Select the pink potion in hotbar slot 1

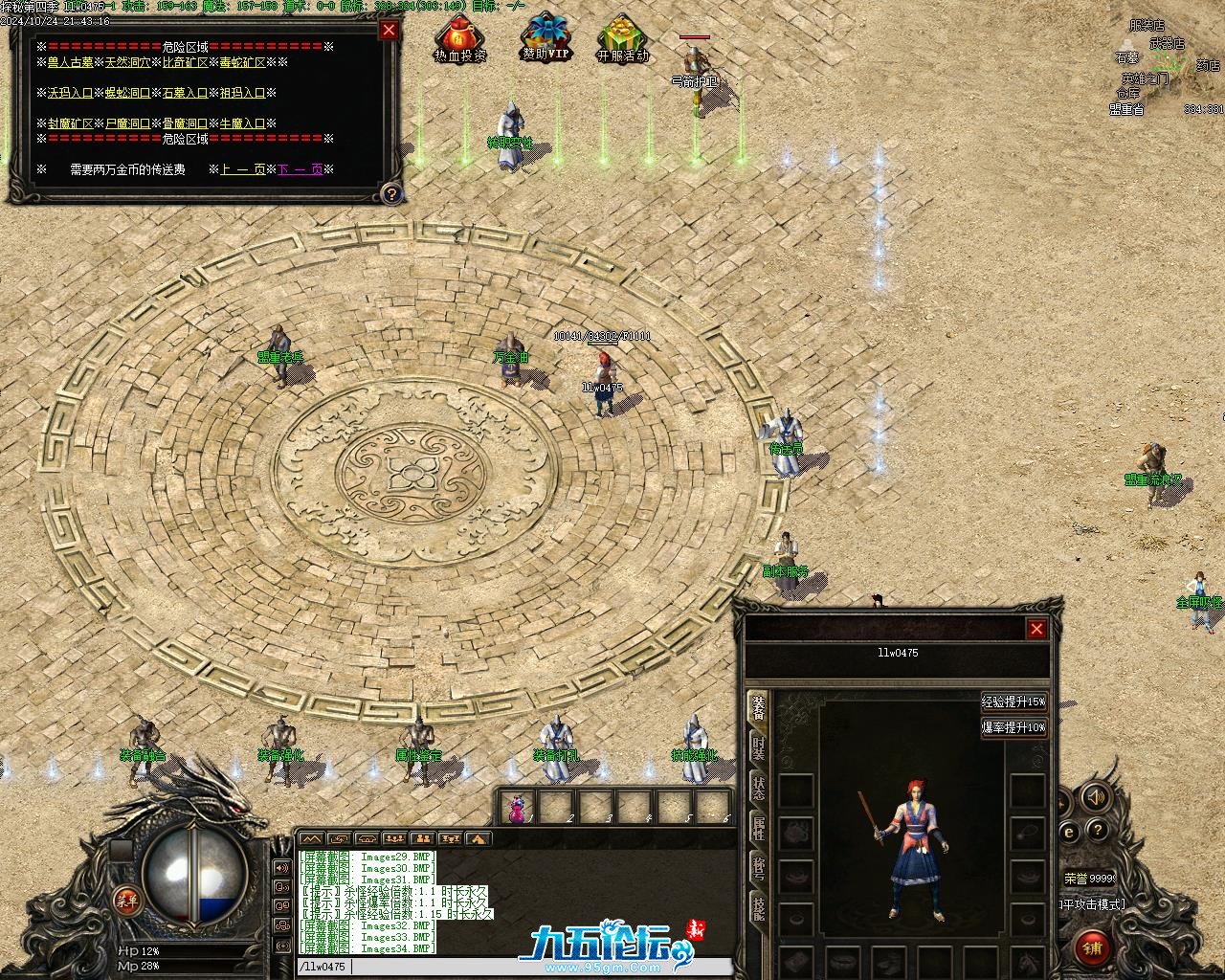pyautogui.click(x=518, y=809)
